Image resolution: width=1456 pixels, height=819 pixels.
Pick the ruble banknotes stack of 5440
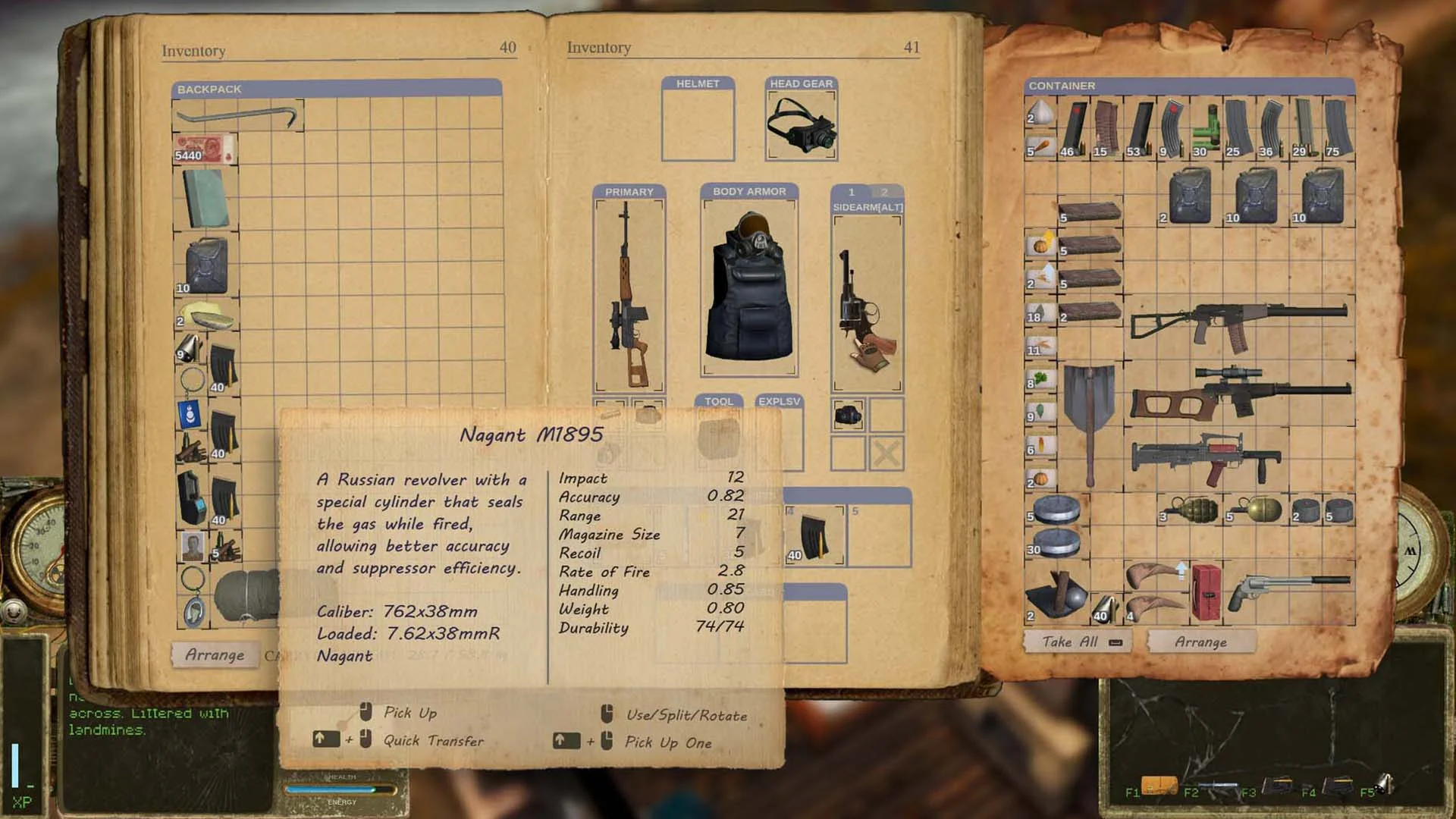[205, 149]
